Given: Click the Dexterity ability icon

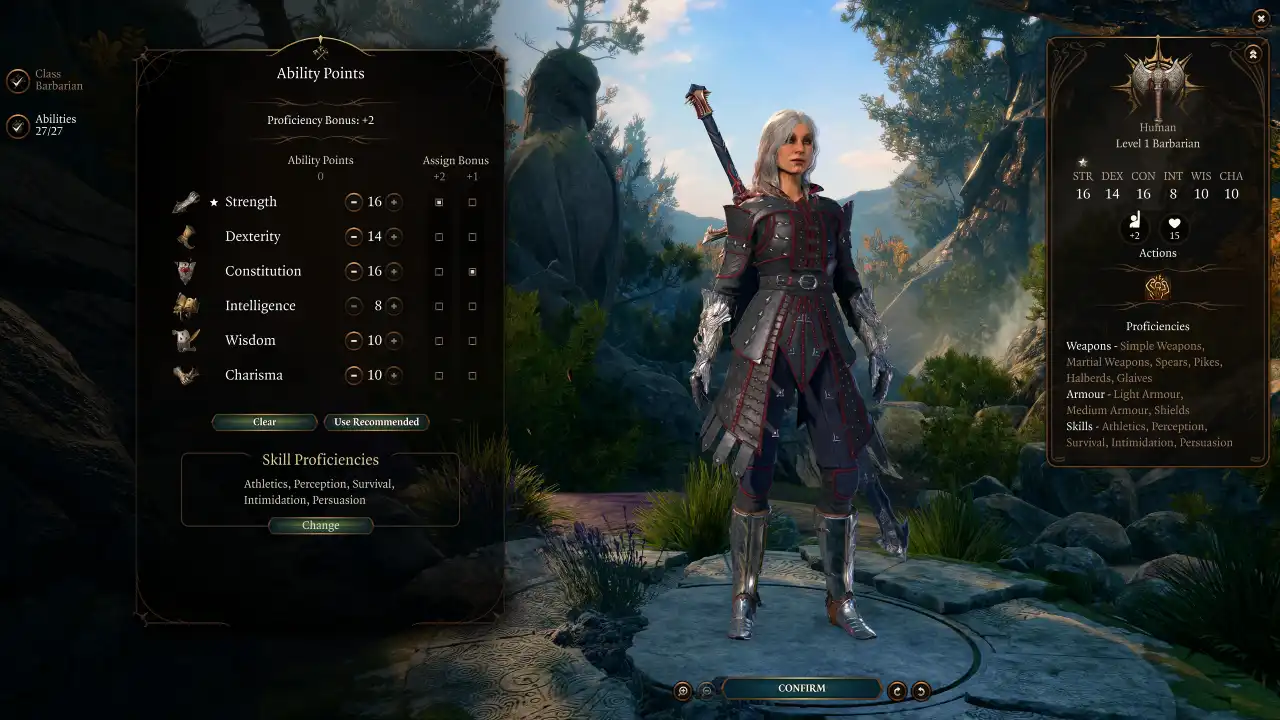Looking at the screenshot, I should 188,236.
